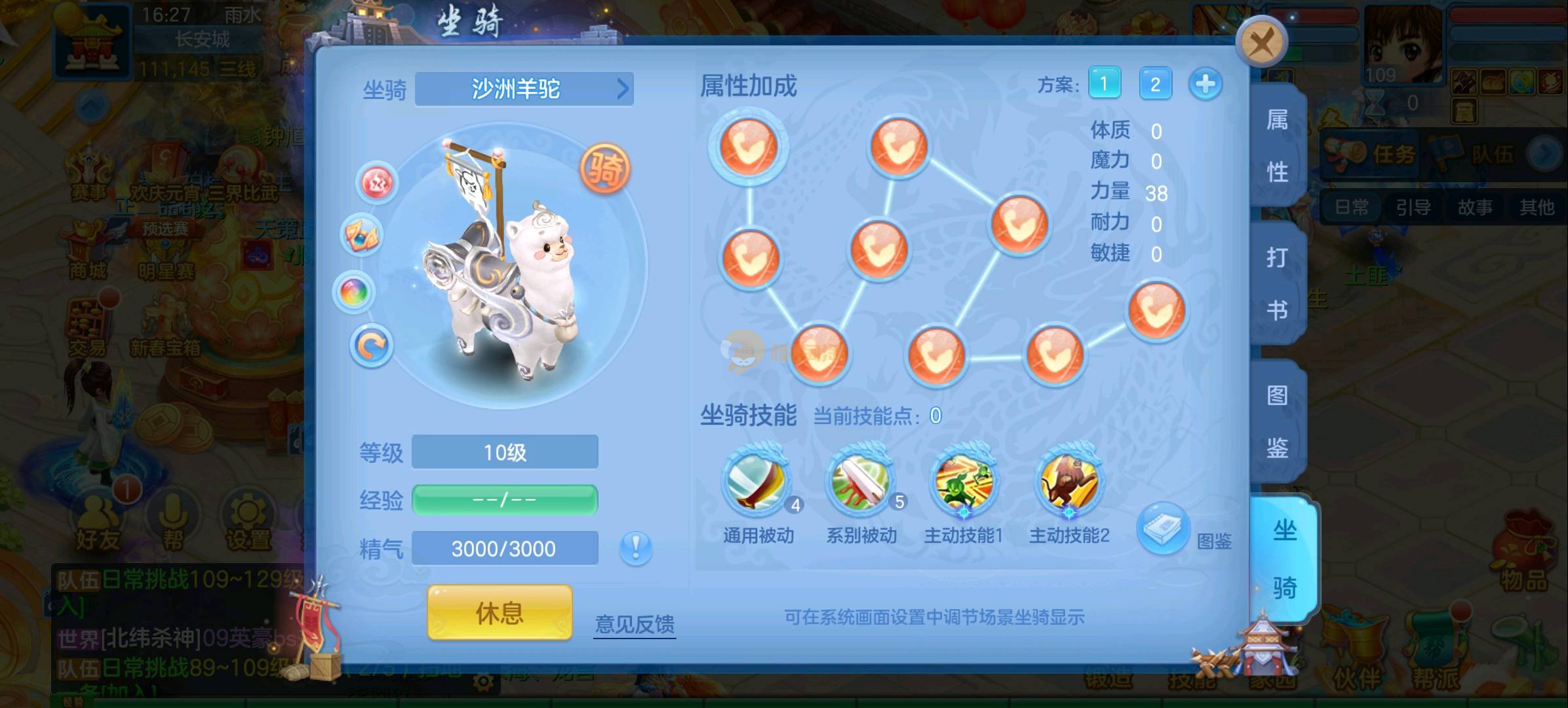Open the 属性 side tab
This screenshot has width=1568, height=708.
(1277, 146)
